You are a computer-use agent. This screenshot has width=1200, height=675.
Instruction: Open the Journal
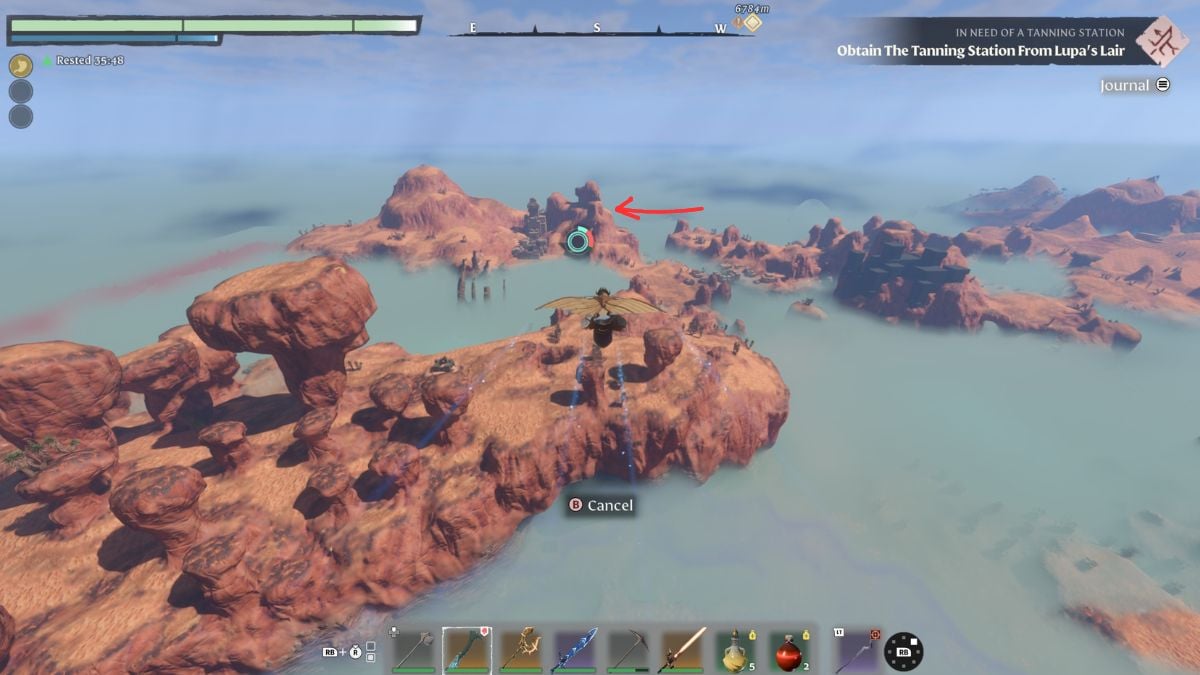1134,86
